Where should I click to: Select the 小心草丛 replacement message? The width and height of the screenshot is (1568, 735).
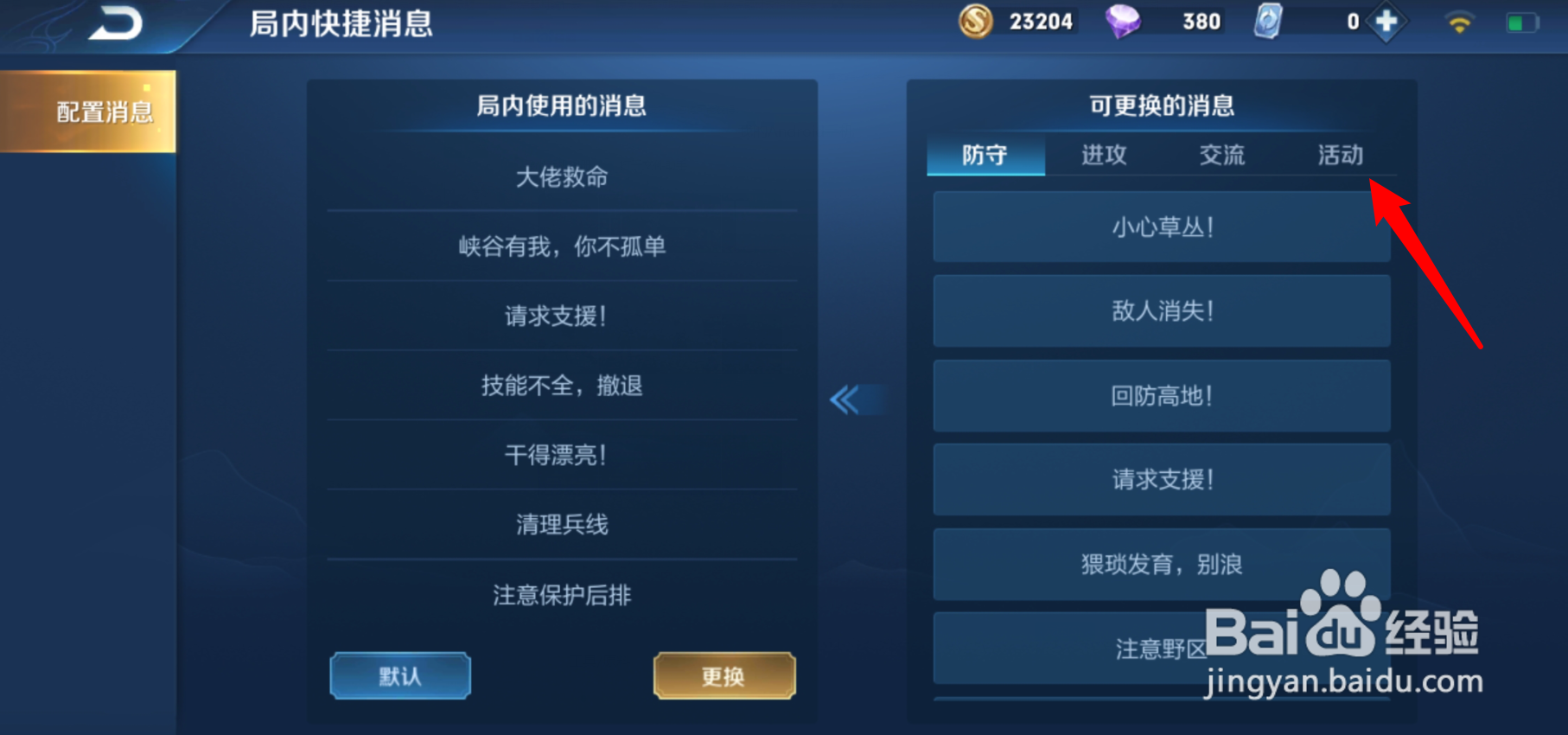coord(1162,227)
